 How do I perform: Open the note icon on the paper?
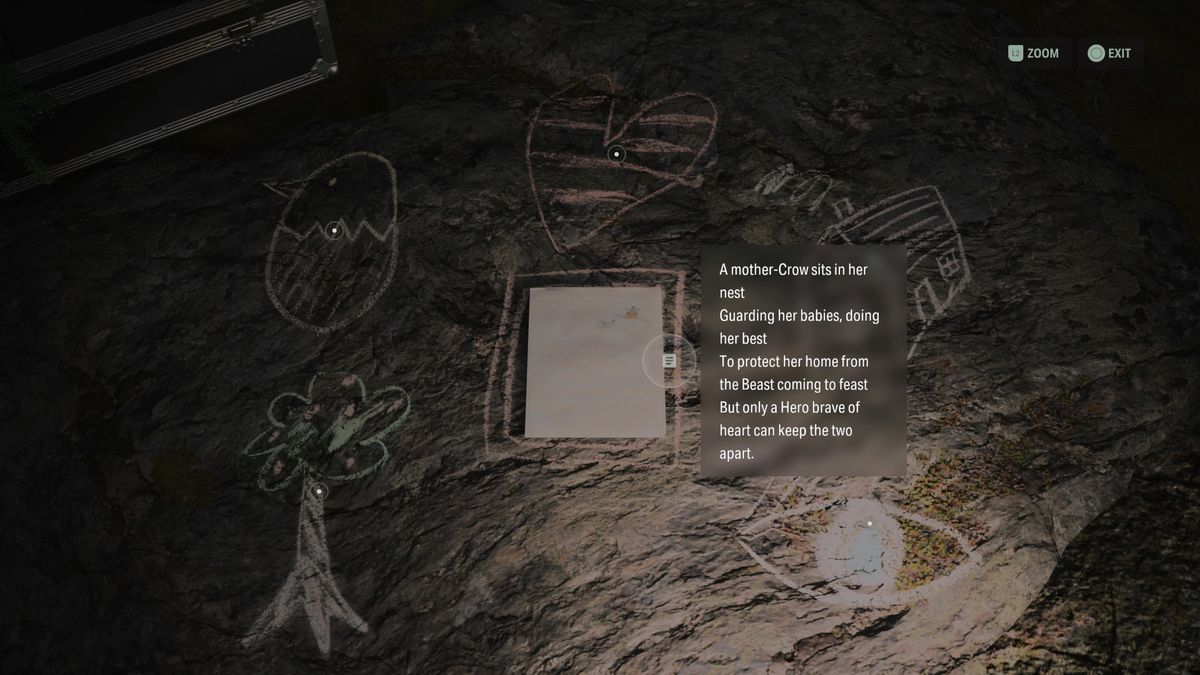(669, 360)
